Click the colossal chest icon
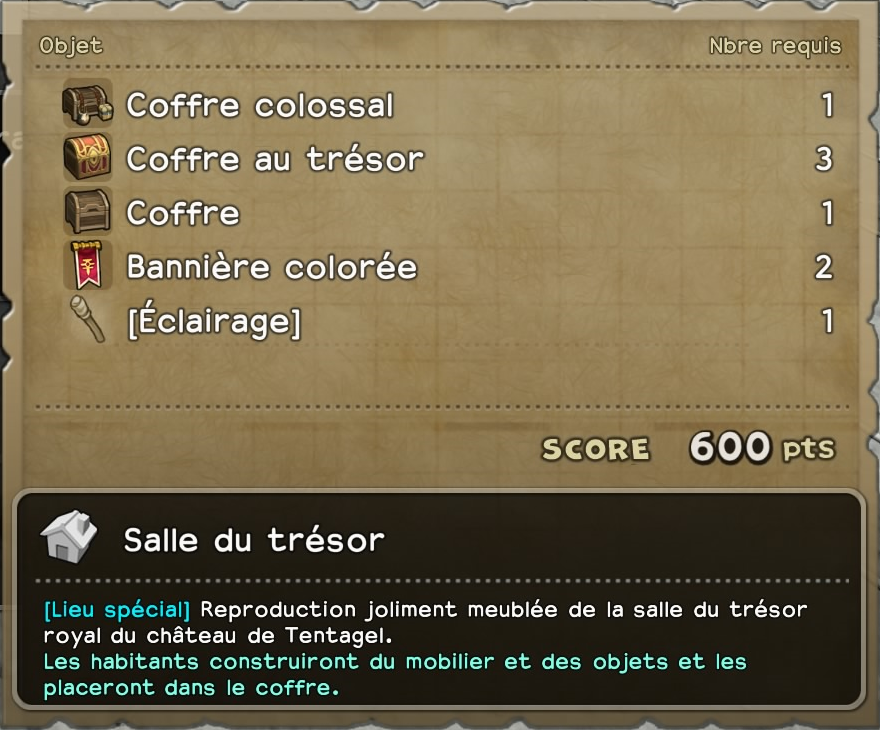The width and height of the screenshot is (880, 730). [x=88, y=104]
